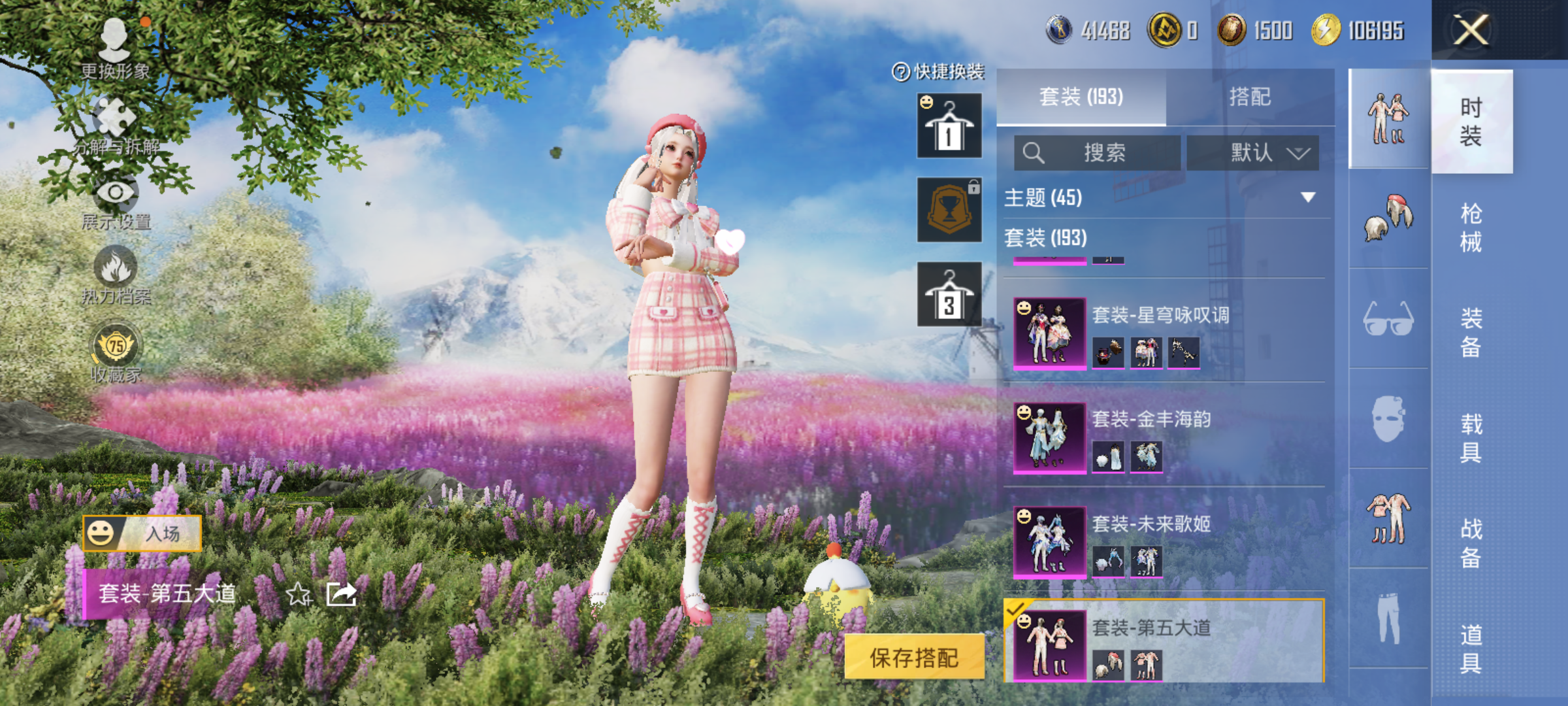Close the wardrobe screen with X
Viewport: 1568px width, 706px height.
[x=1471, y=30]
